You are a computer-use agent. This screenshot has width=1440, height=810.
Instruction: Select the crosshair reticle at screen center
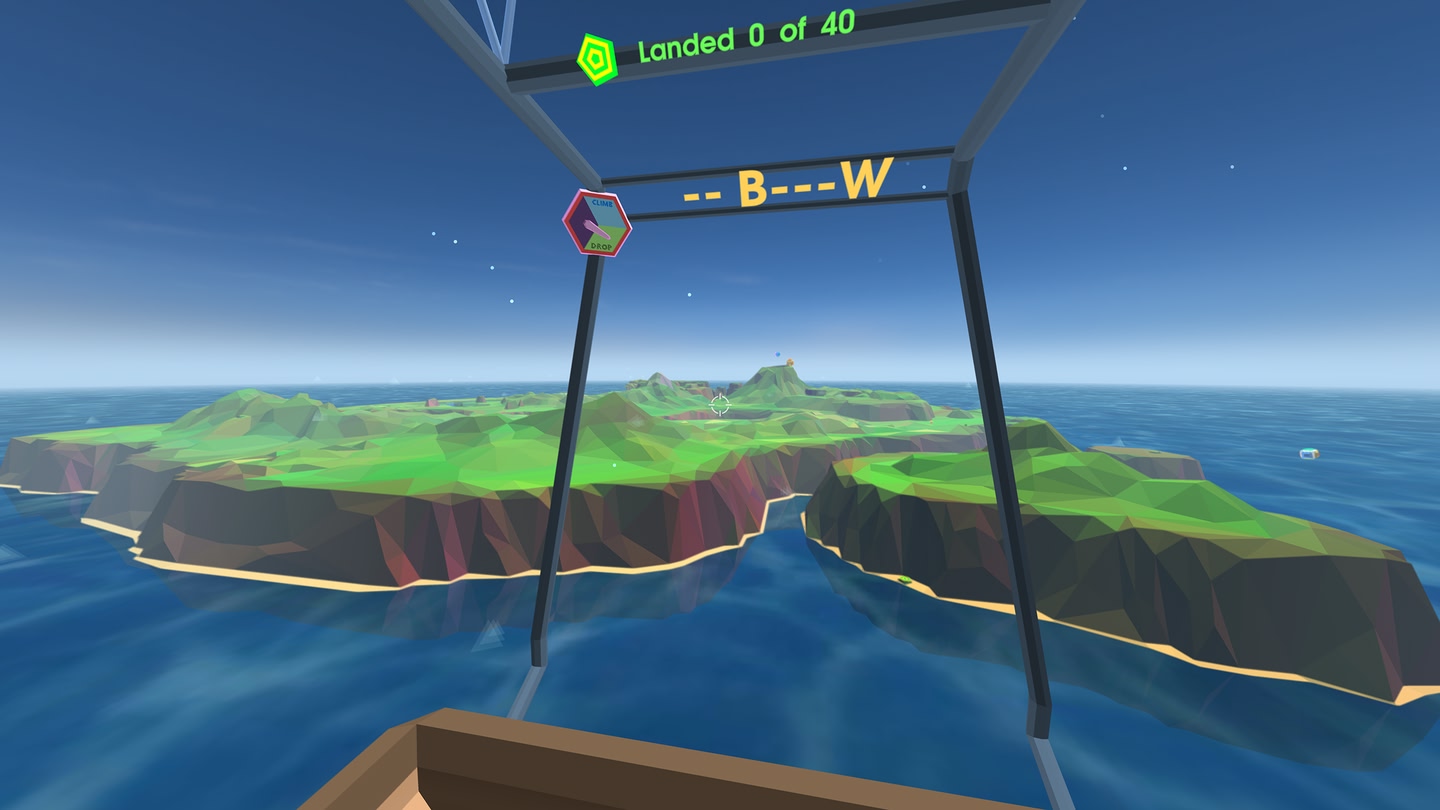tap(720, 404)
